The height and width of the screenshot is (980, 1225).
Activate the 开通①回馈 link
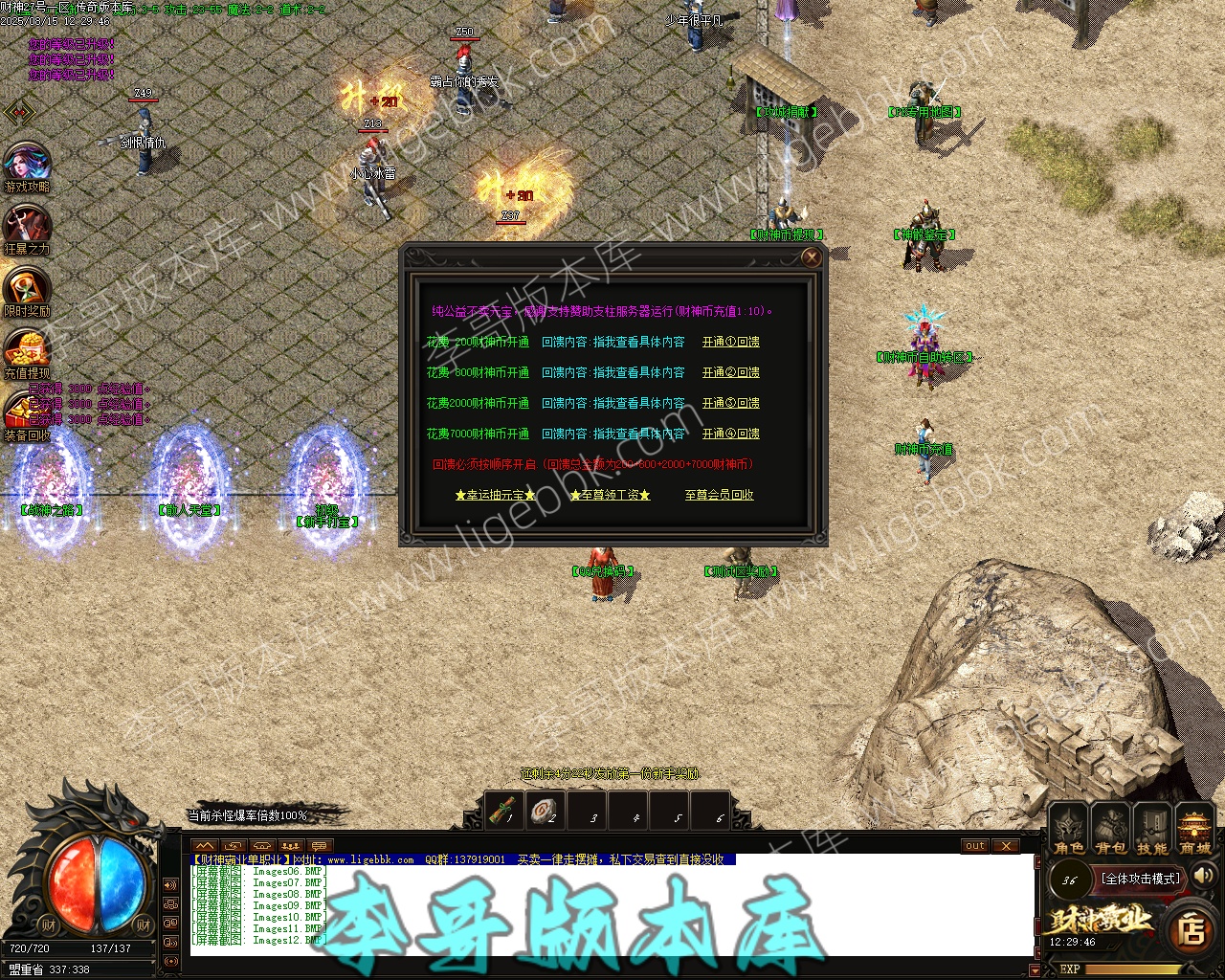731,342
